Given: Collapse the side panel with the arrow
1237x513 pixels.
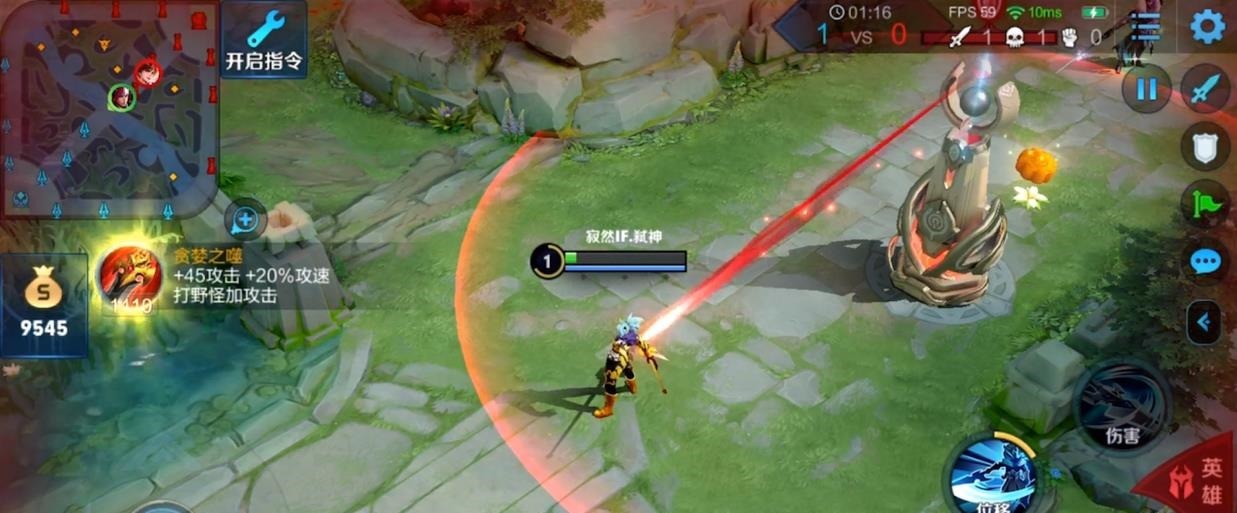Looking at the screenshot, I should pos(1204,322).
